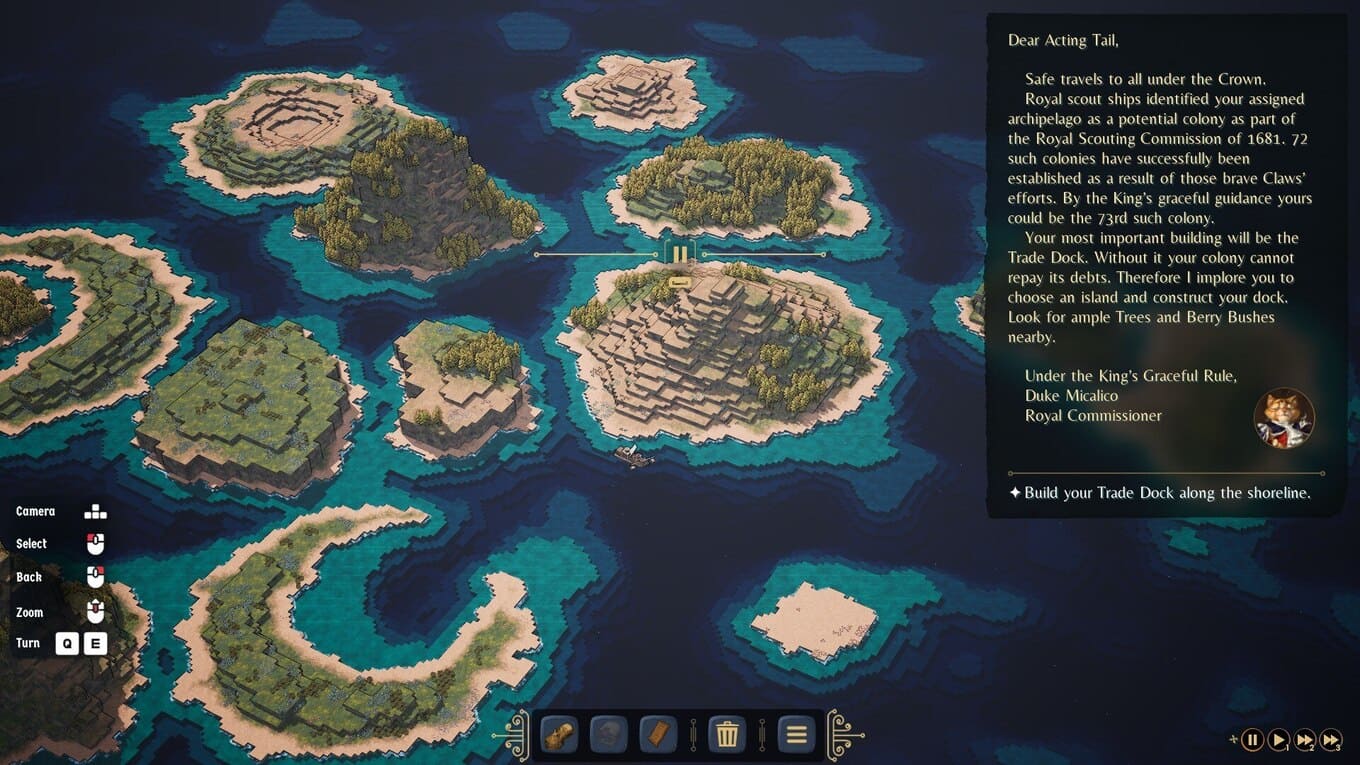Open the three-line hamburger menu
Screen dimensions: 1360x765
click(x=796, y=735)
